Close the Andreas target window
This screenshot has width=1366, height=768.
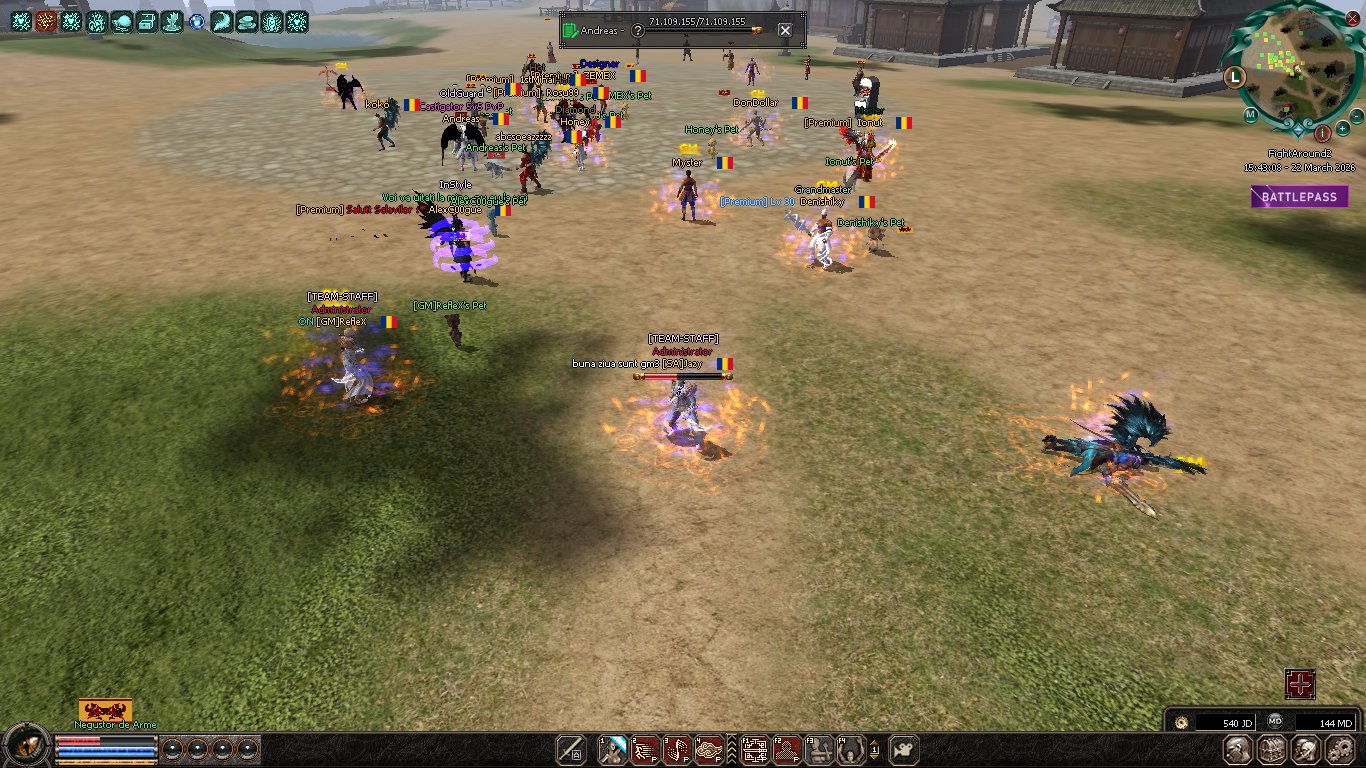[785, 30]
